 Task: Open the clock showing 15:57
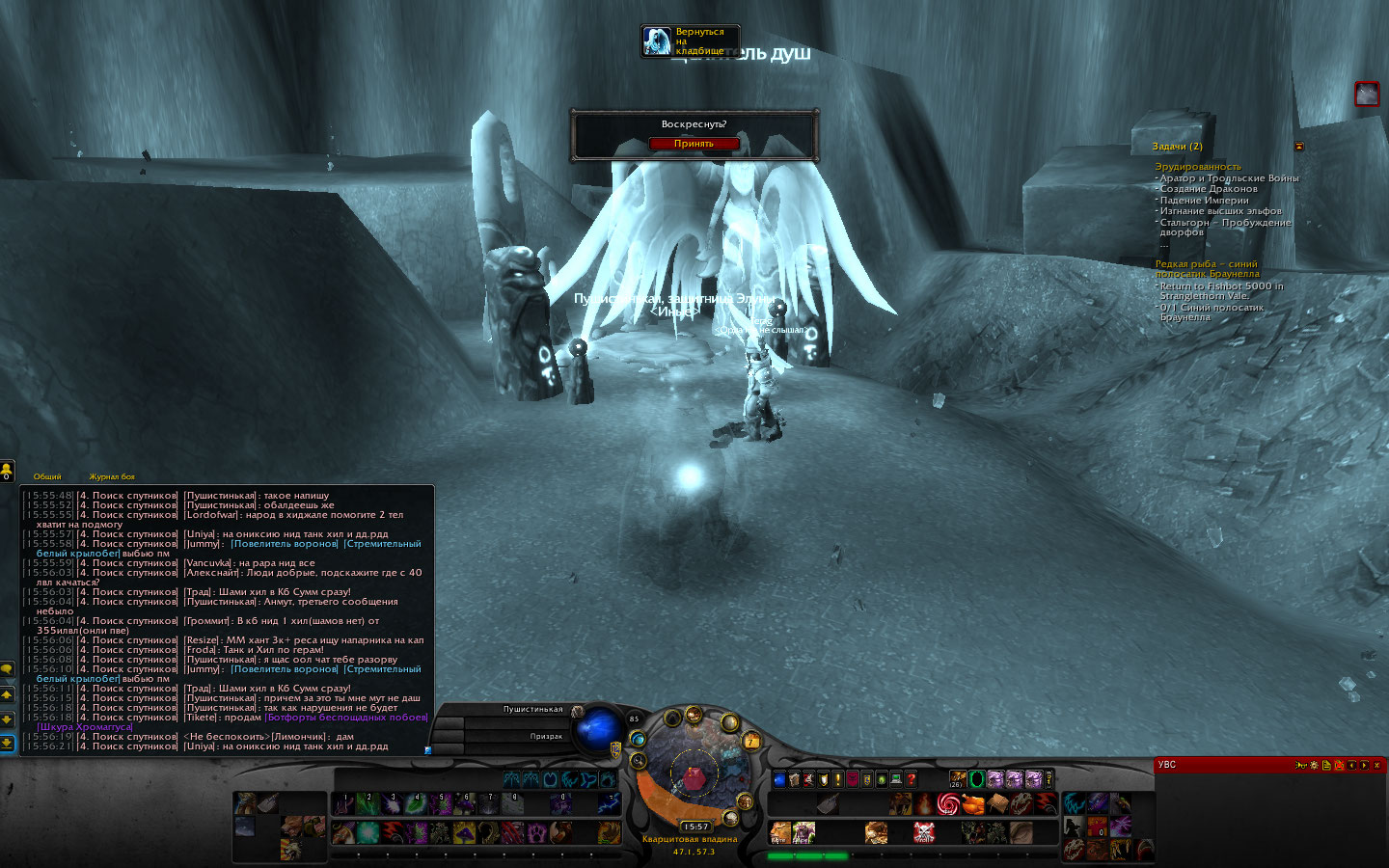coord(695,827)
